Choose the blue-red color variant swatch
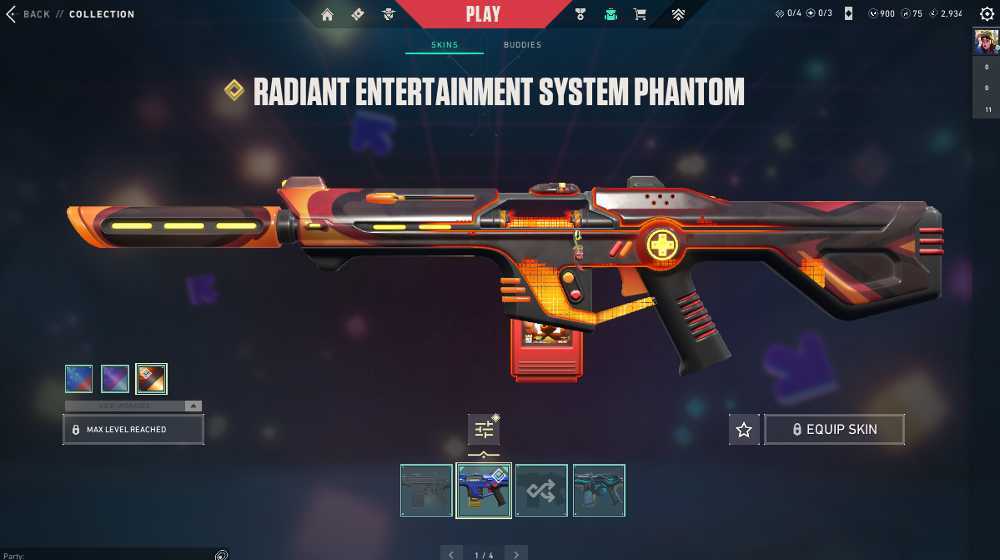The width and height of the screenshot is (1000, 560). point(79,378)
